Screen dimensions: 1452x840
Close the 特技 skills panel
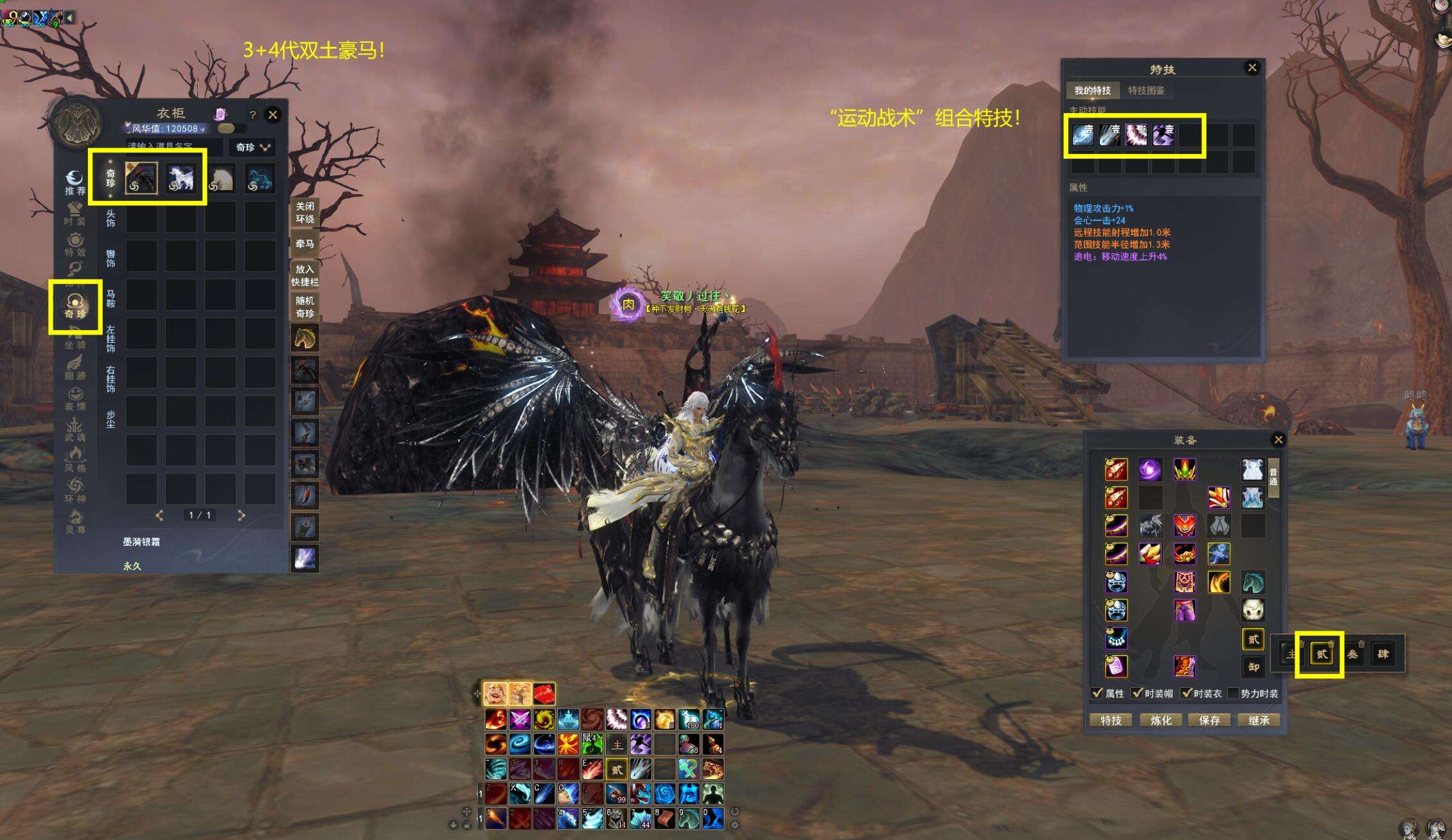coord(1252,67)
